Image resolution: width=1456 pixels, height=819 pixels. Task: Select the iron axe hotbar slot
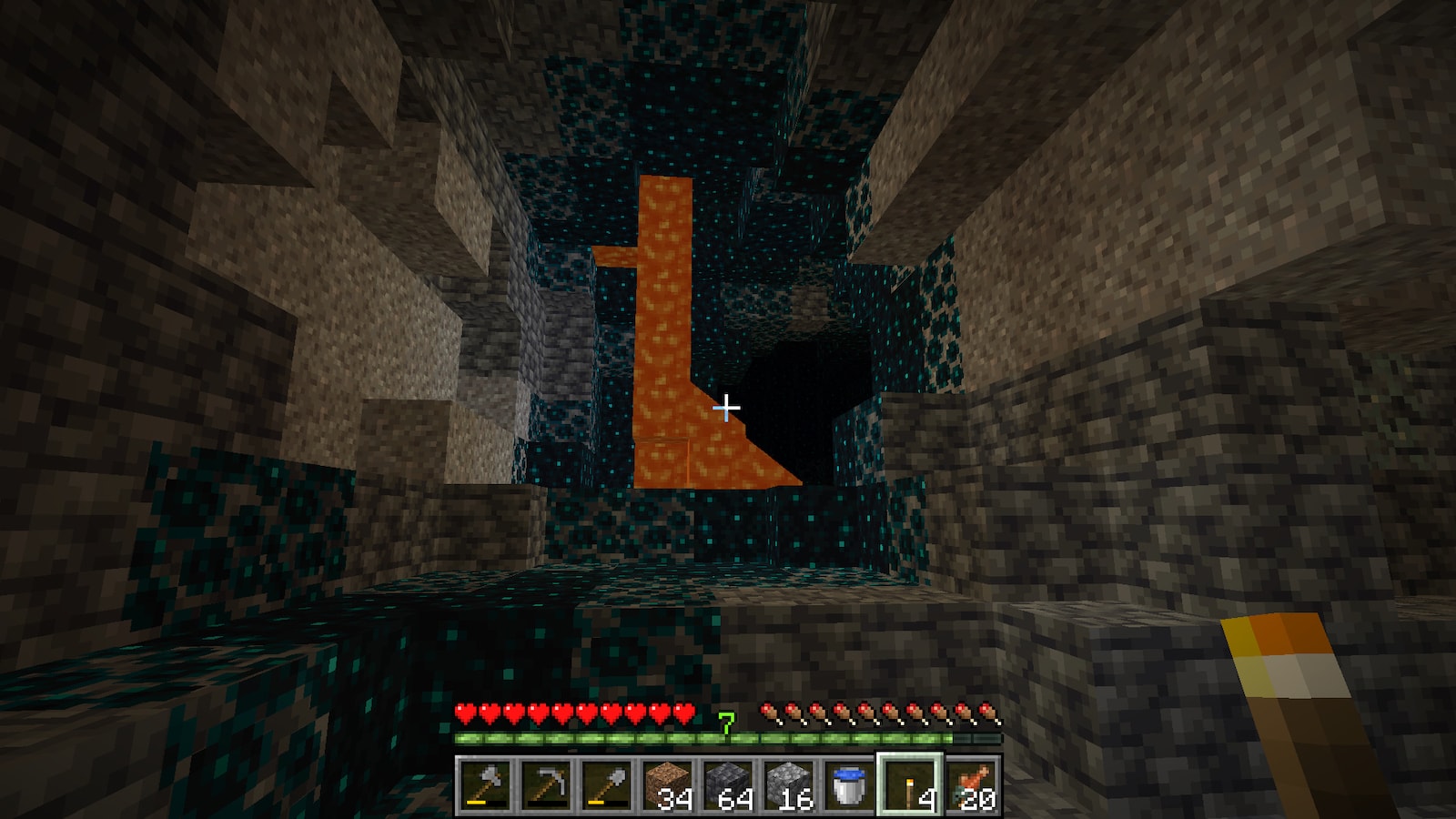pos(485,784)
